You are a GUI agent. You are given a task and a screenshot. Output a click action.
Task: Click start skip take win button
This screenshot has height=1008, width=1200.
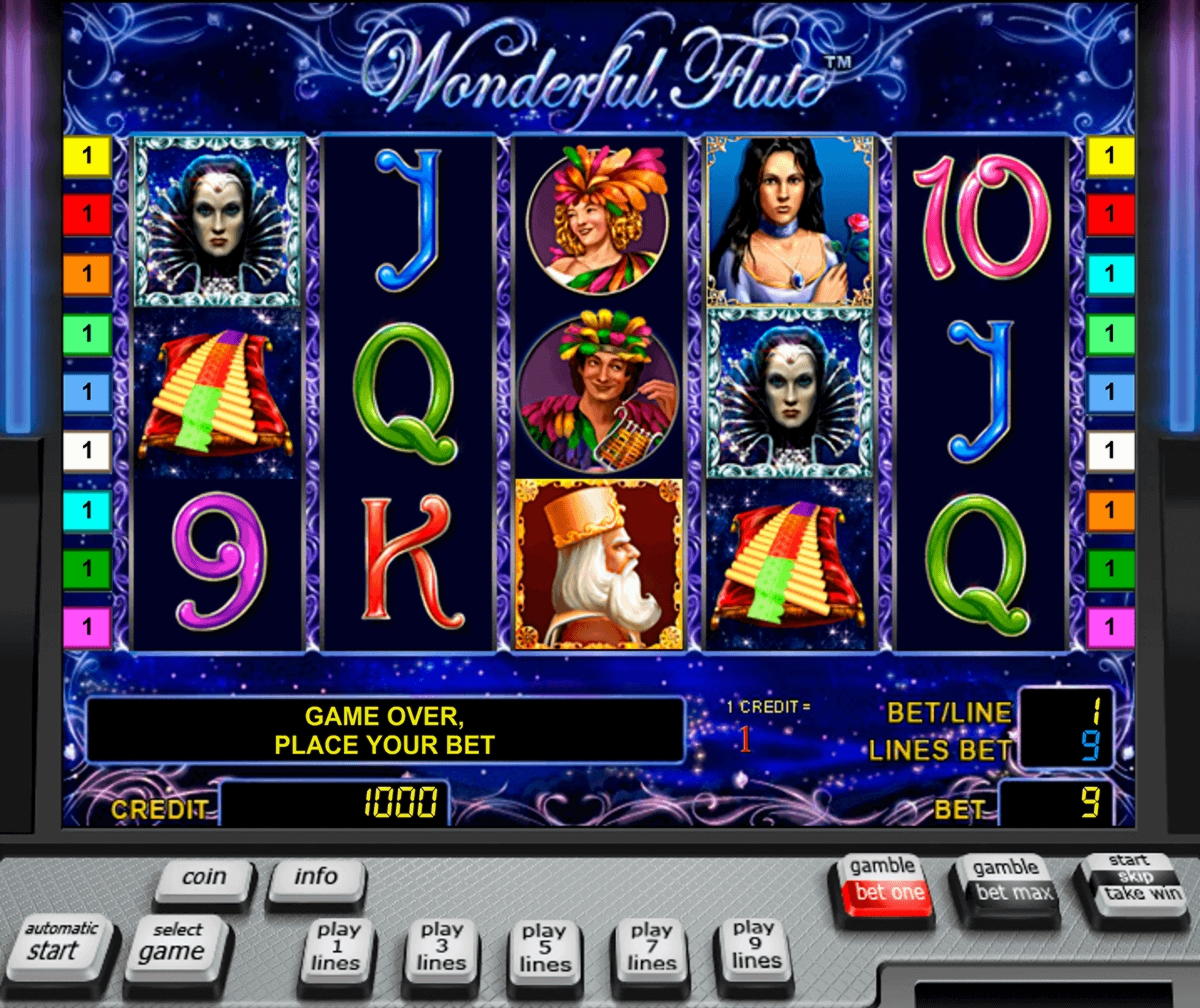point(1131,878)
